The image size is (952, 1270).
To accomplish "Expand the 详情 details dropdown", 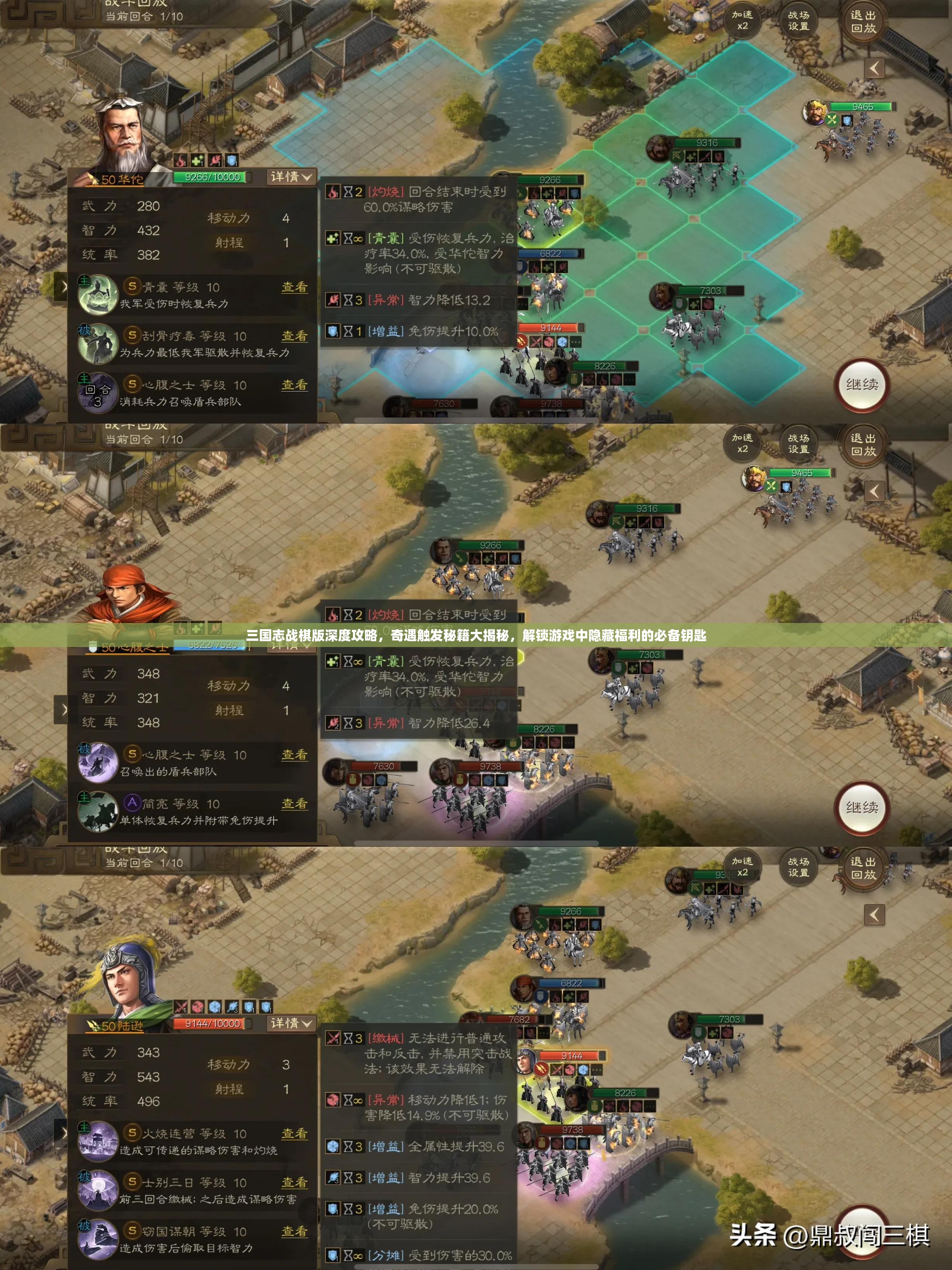I will tap(291, 178).
